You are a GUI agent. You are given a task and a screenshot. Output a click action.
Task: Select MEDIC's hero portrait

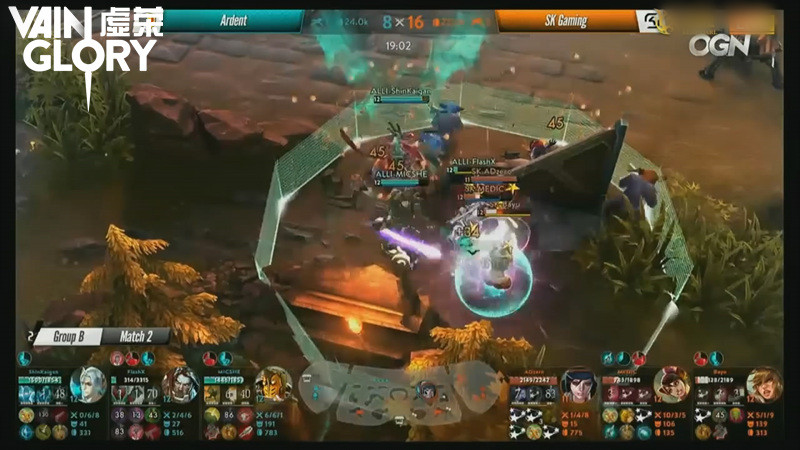coord(671,385)
